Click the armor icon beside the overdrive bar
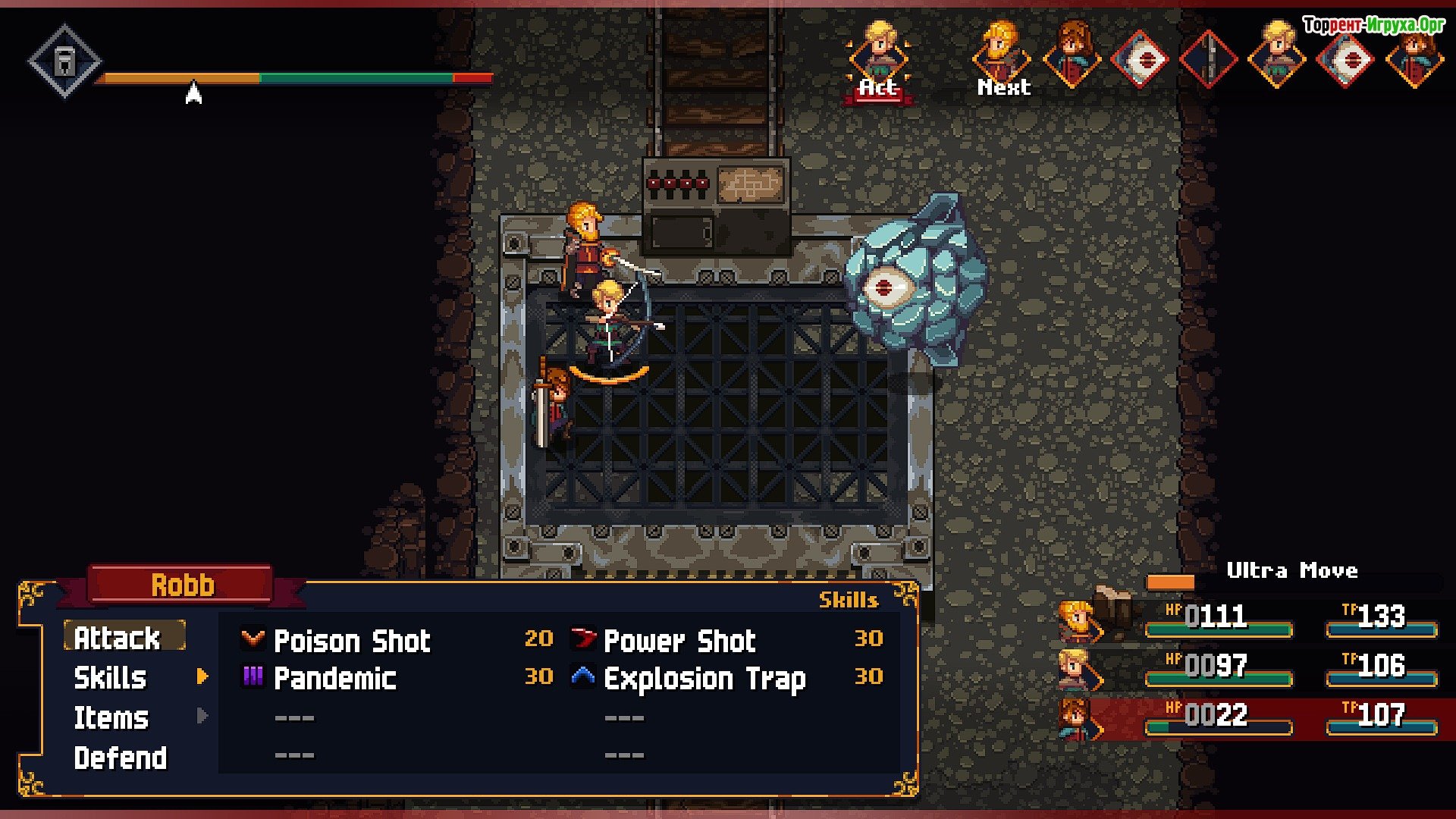The height and width of the screenshot is (819, 1456). [x=65, y=61]
